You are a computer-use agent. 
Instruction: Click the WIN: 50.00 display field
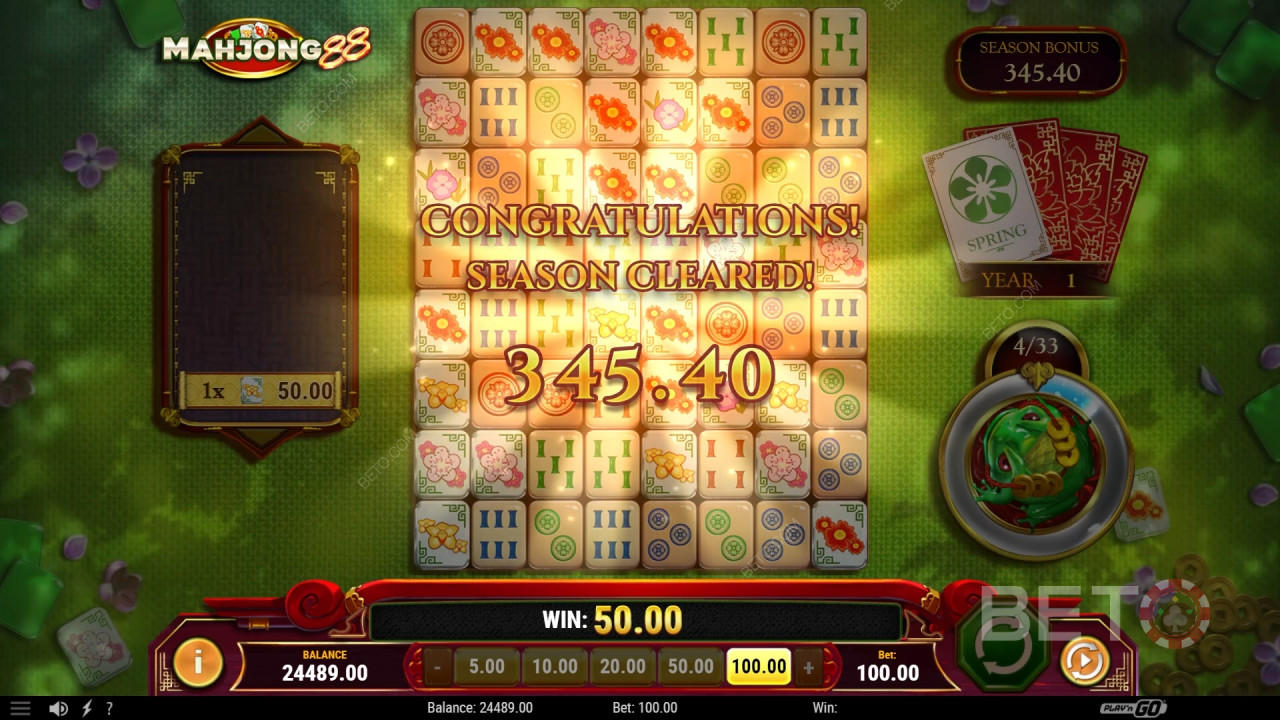(613, 619)
